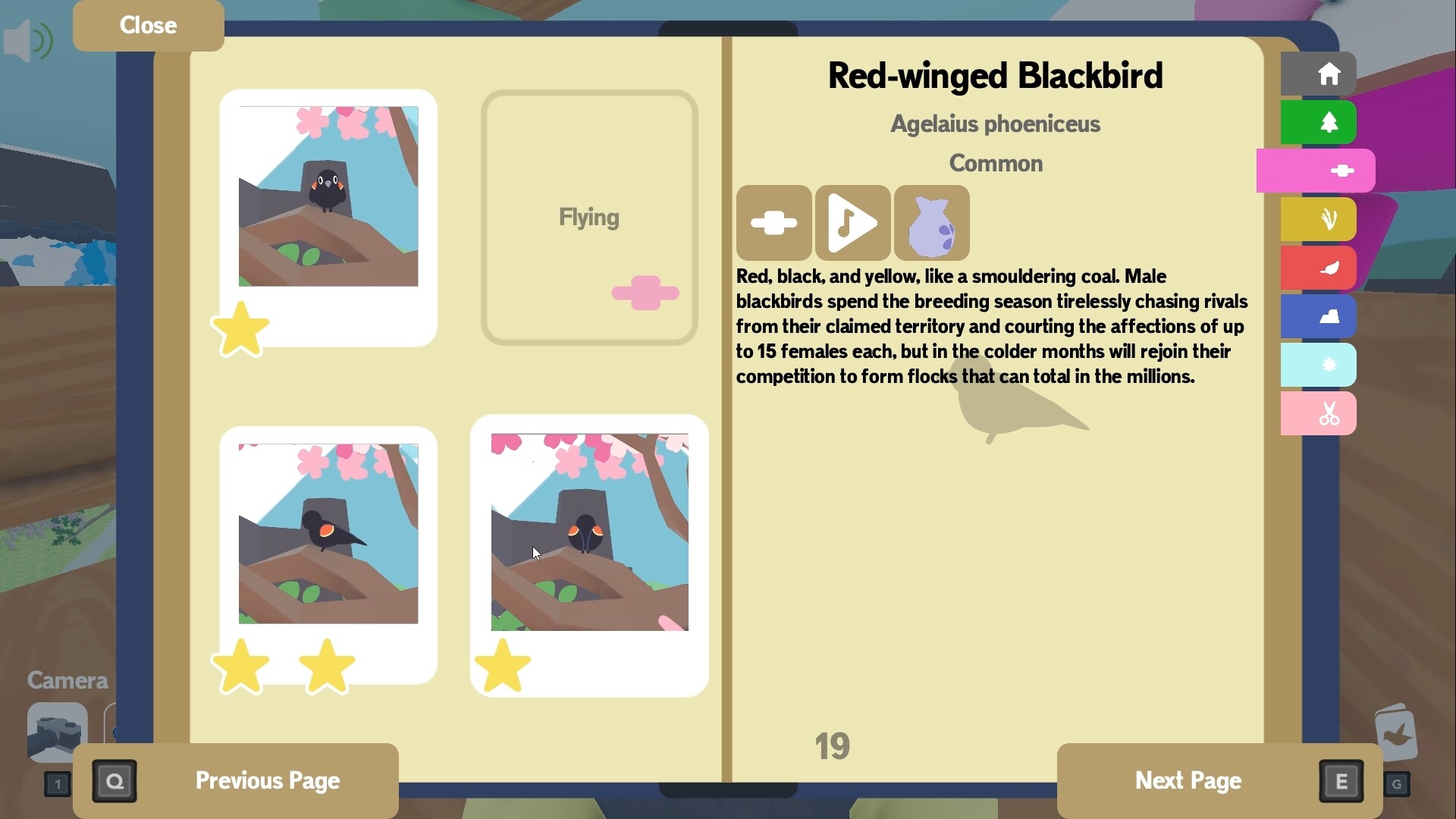
Task: Click the bird badge icon above the description
Action: tap(773, 222)
